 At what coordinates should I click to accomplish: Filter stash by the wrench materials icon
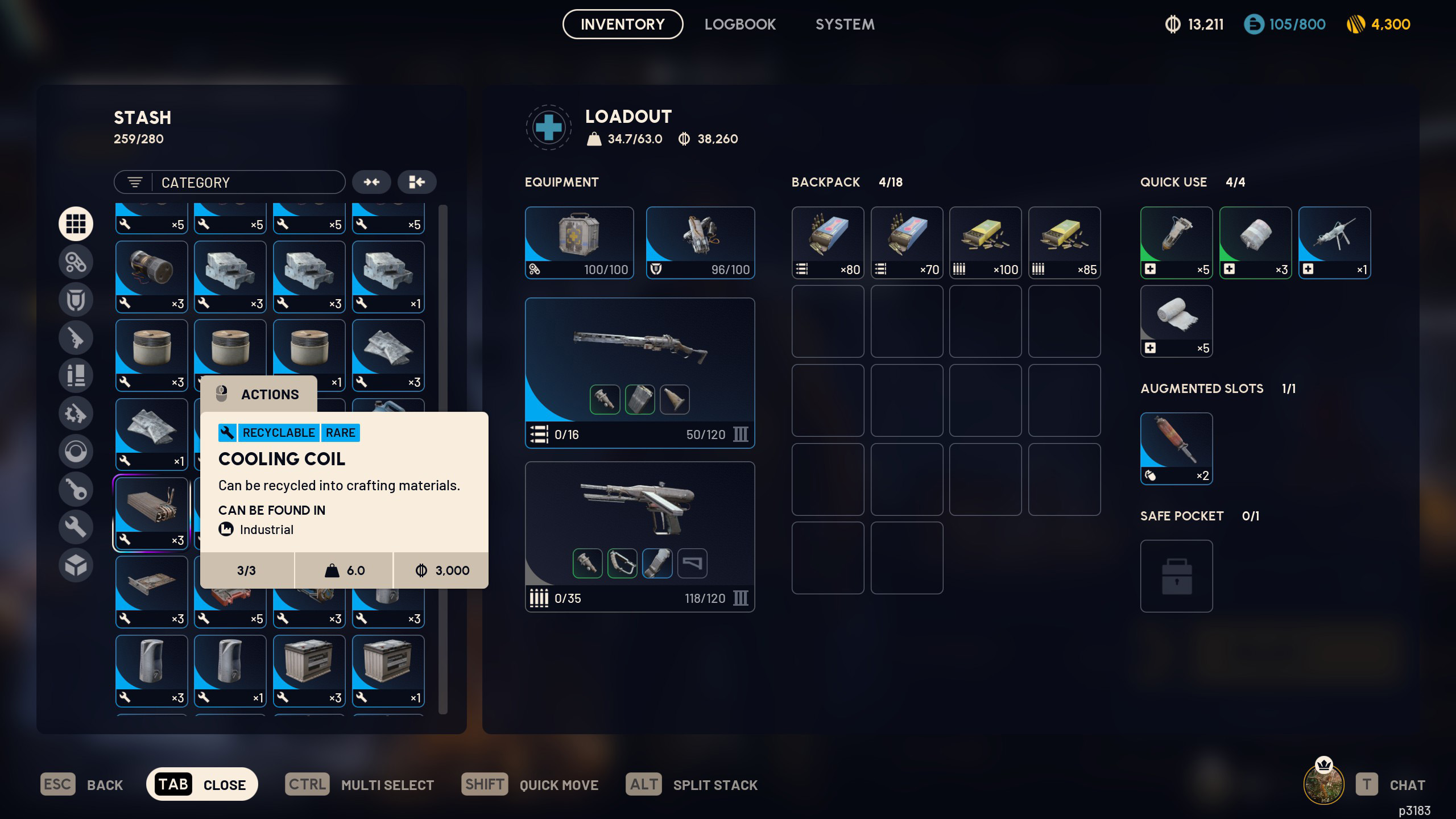click(76, 527)
